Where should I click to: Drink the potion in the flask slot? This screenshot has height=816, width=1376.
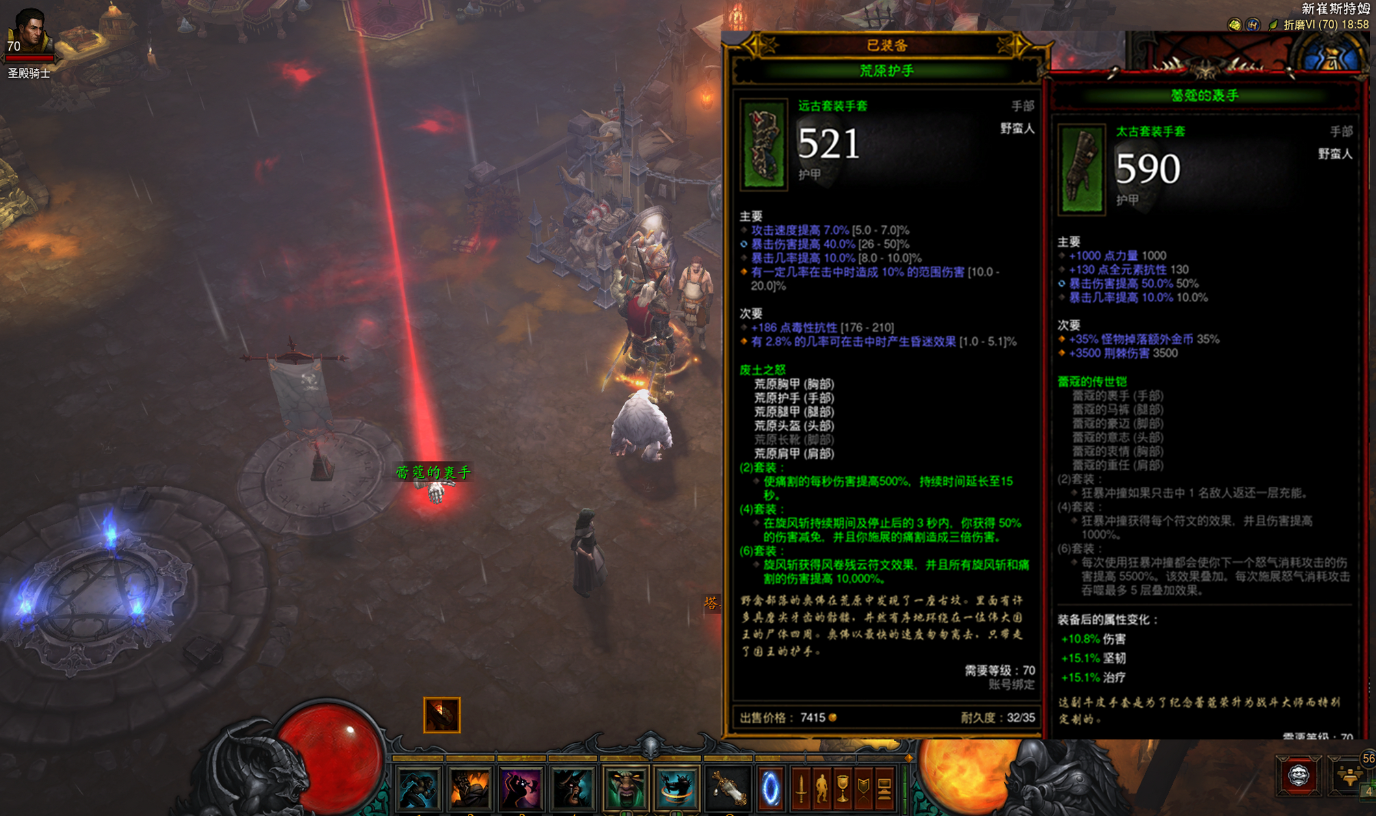coord(728,789)
